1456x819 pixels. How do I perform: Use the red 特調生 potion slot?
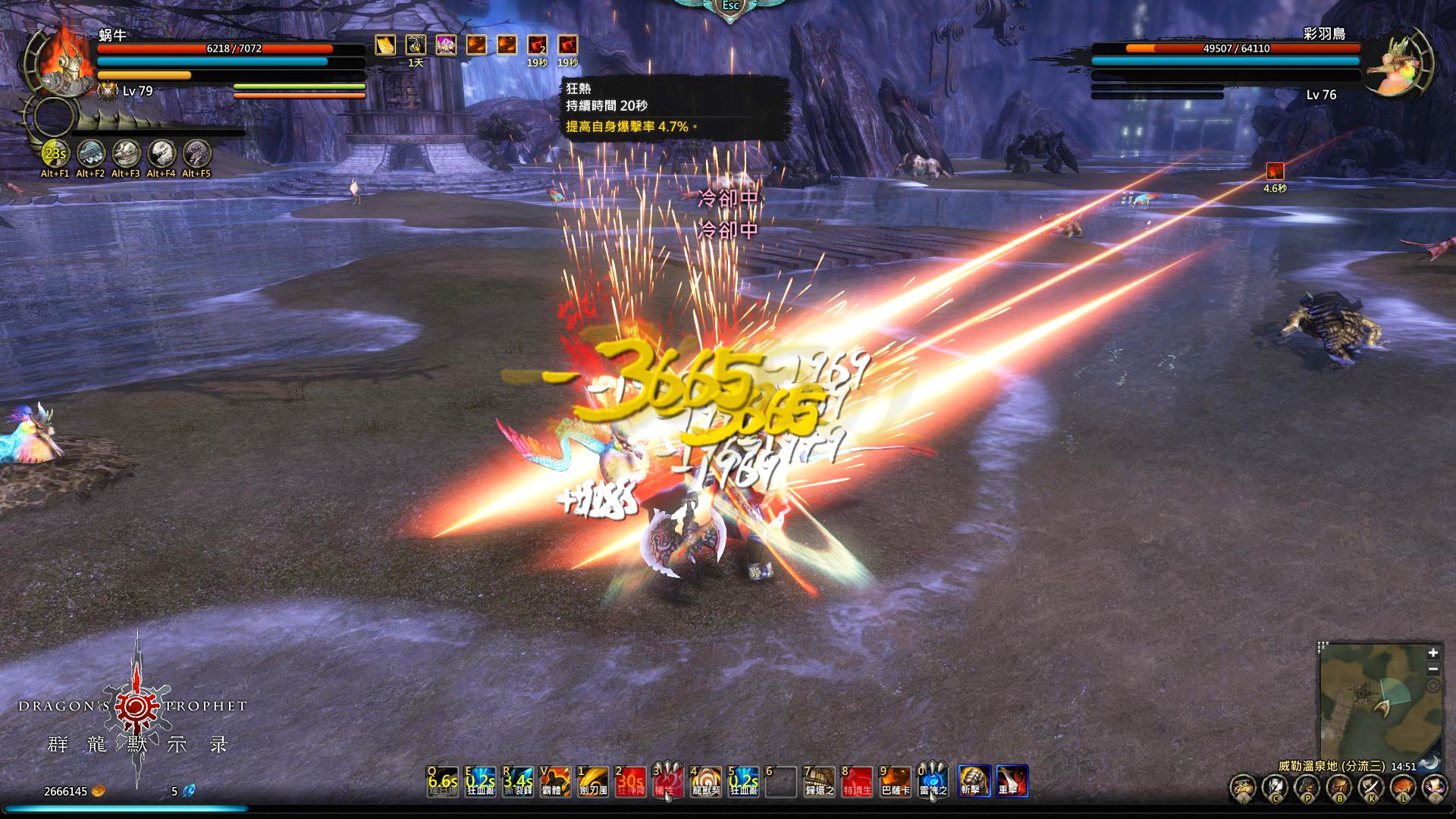(x=857, y=781)
